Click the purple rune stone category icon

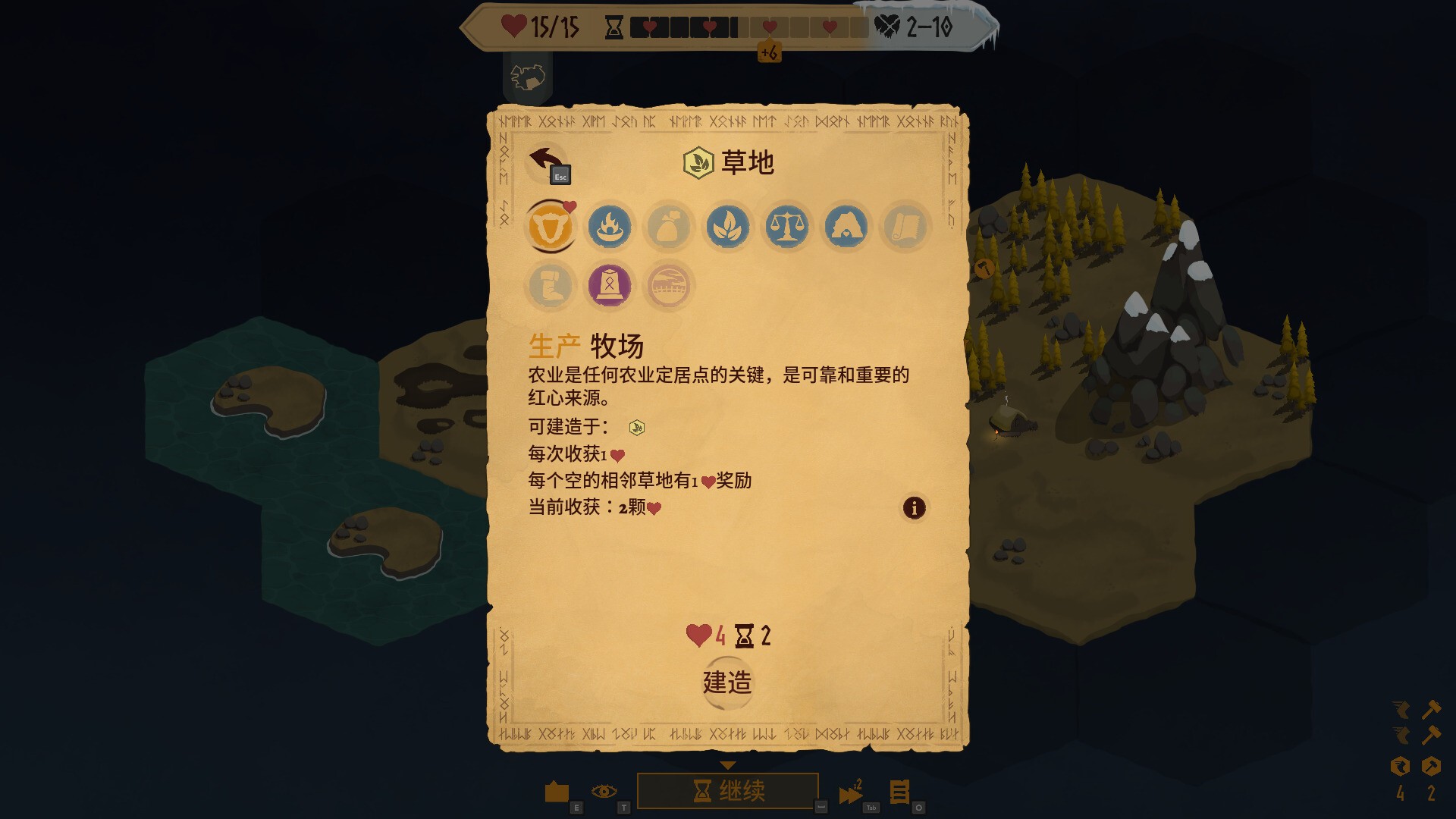[610, 286]
